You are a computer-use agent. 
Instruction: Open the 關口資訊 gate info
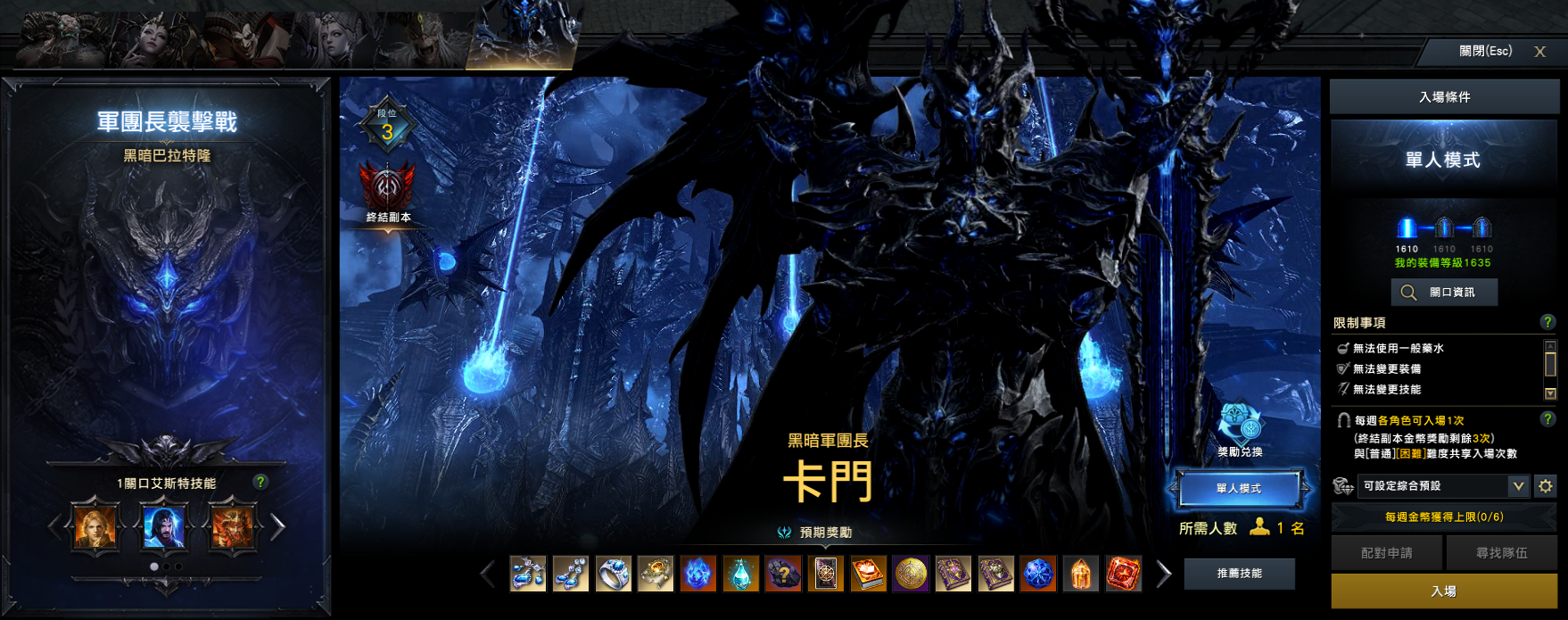1443,293
